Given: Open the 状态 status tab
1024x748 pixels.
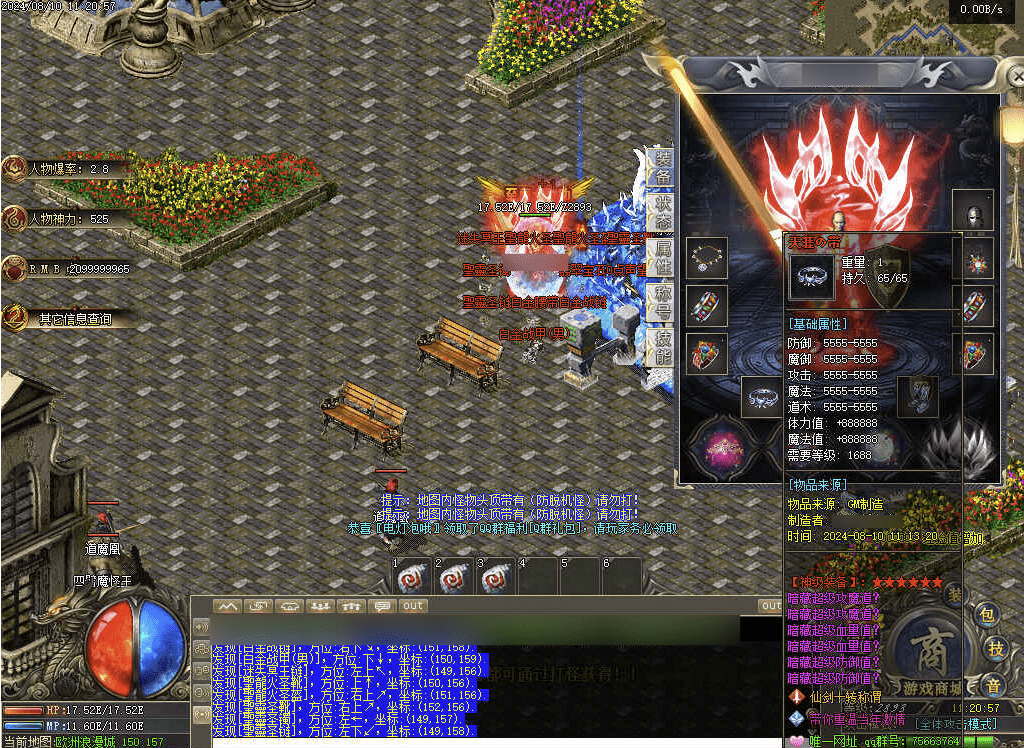Looking at the screenshot, I should point(662,212).
